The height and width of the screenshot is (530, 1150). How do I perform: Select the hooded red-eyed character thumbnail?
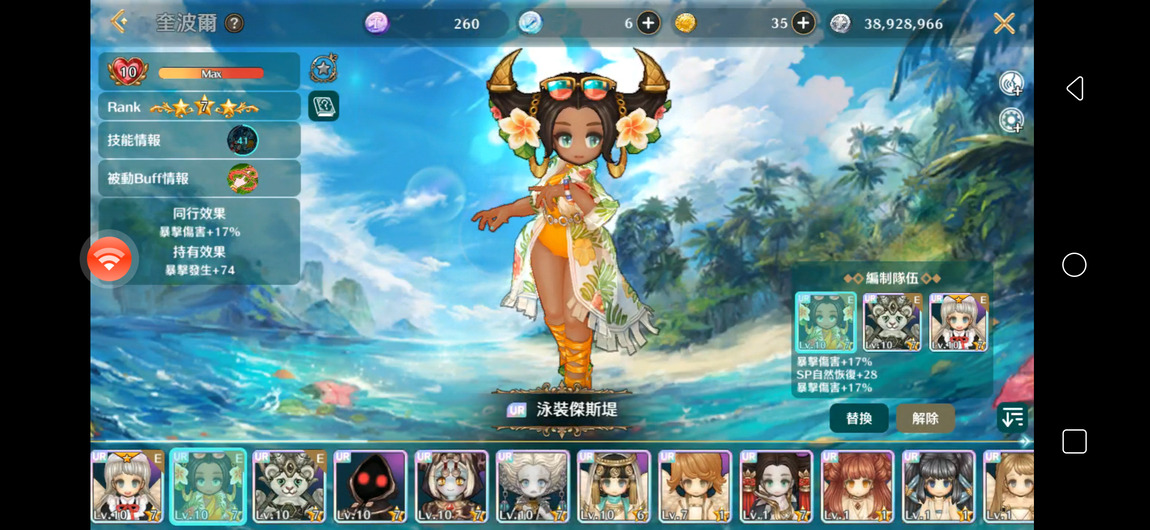370,487
